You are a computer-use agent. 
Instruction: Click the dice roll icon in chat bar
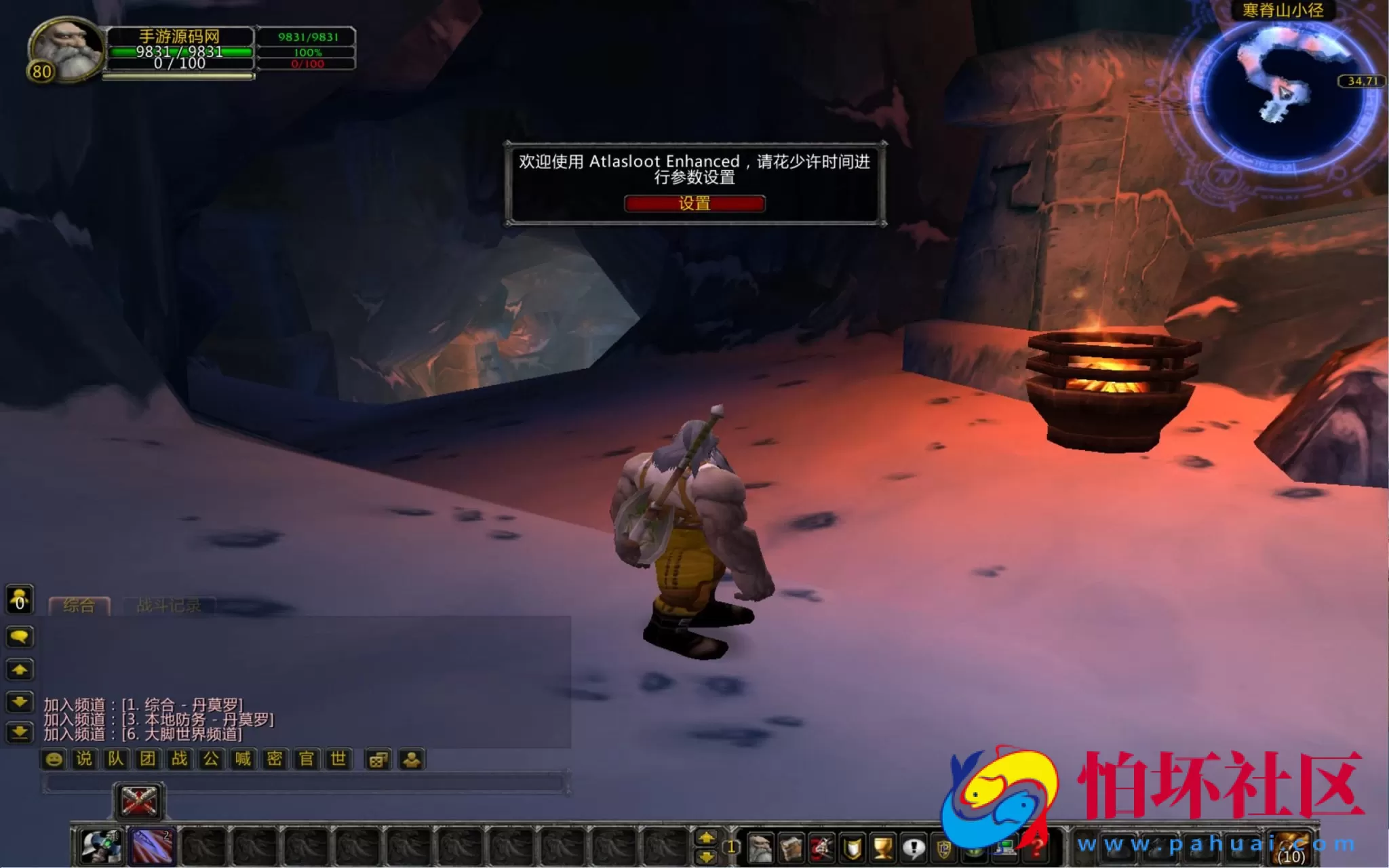click(378, 759)
